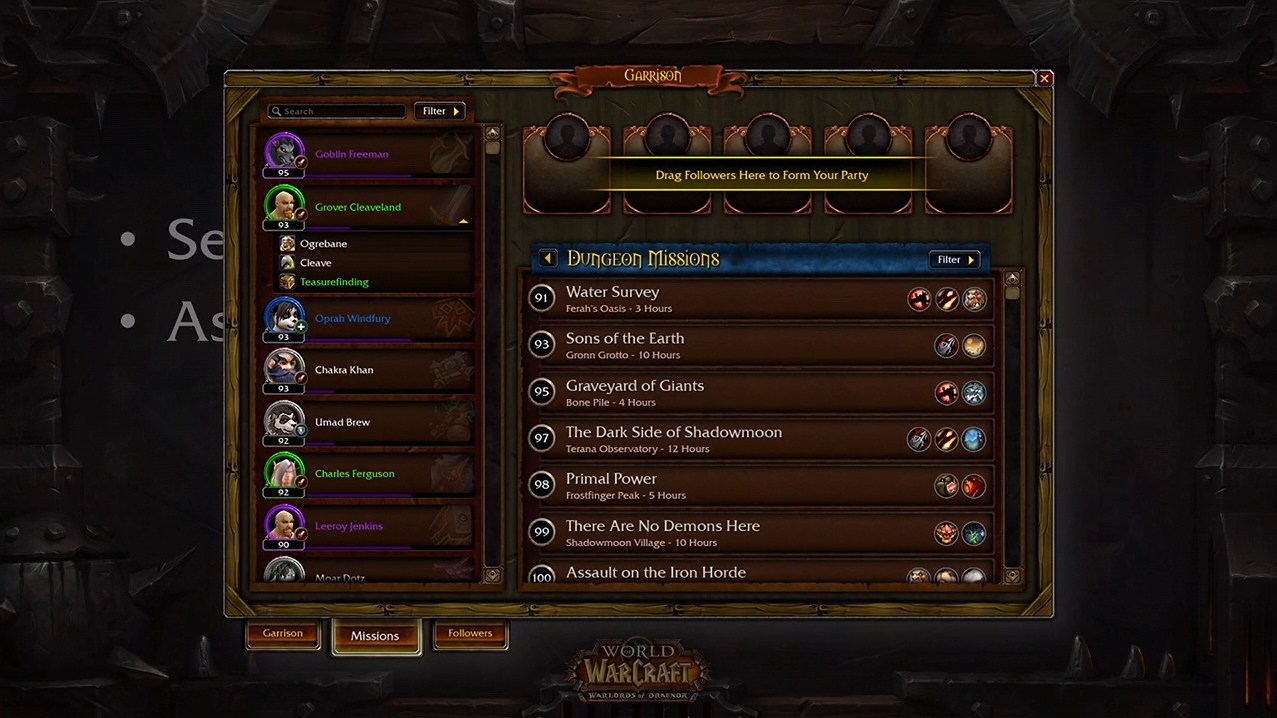The width and height of the screenshot is (1277, 718).
Task: Open the follower list Filter
Action: coord(440,111)
